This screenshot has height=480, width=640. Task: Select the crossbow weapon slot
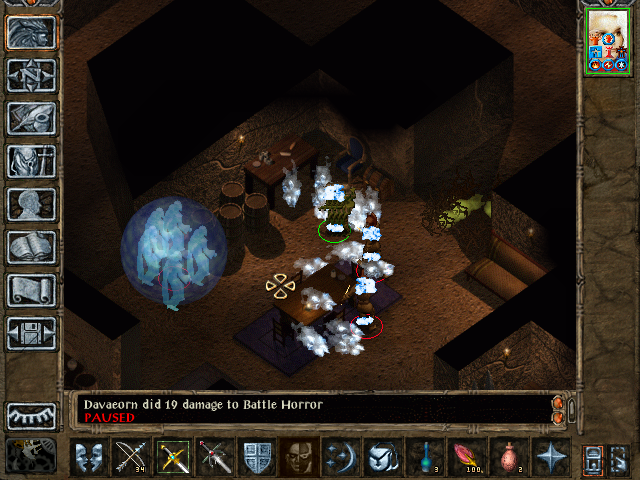coord(173,456)
